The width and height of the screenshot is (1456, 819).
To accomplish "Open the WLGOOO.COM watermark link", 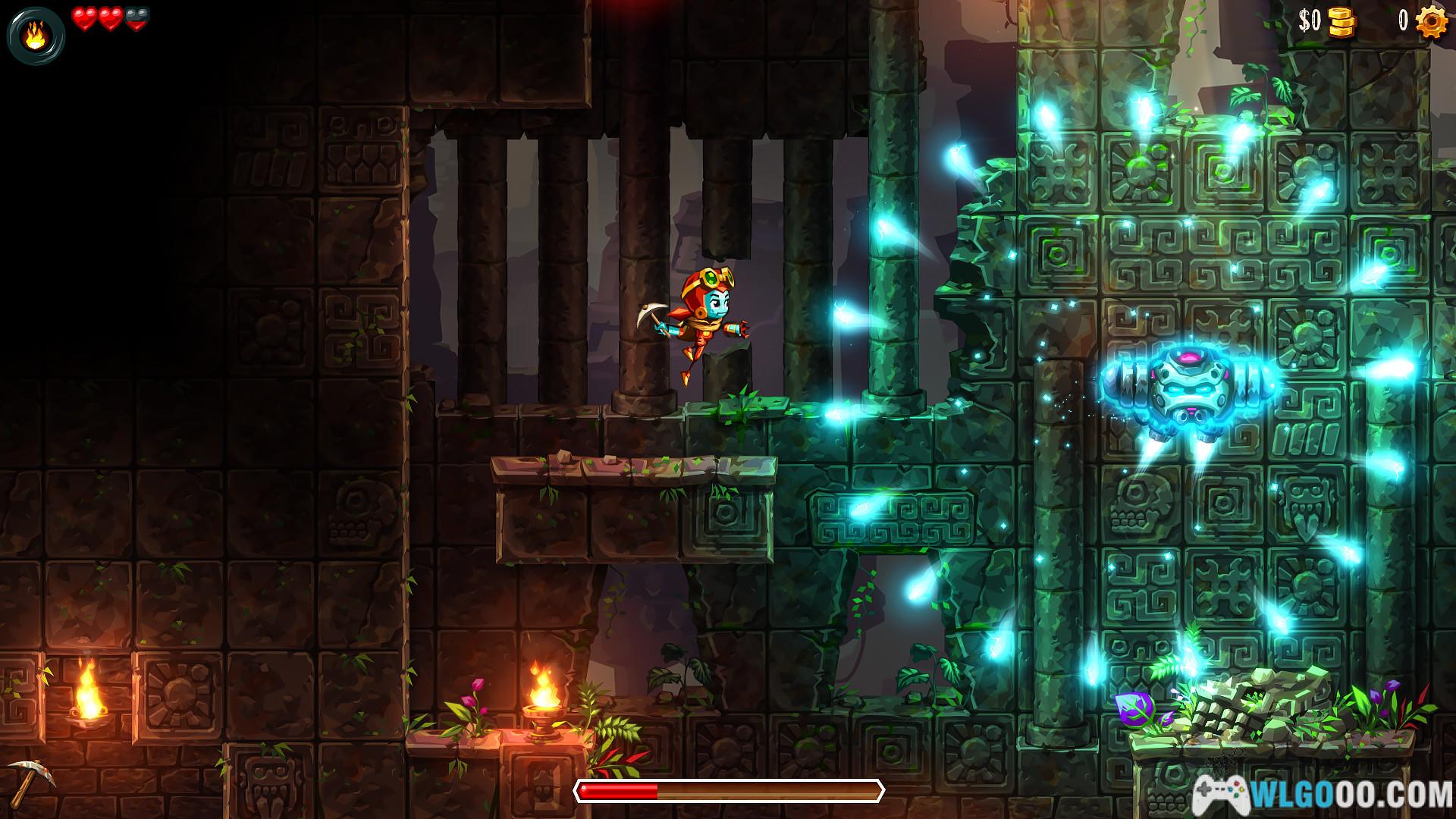I will pyautogui.click(x=1323, y=795).
